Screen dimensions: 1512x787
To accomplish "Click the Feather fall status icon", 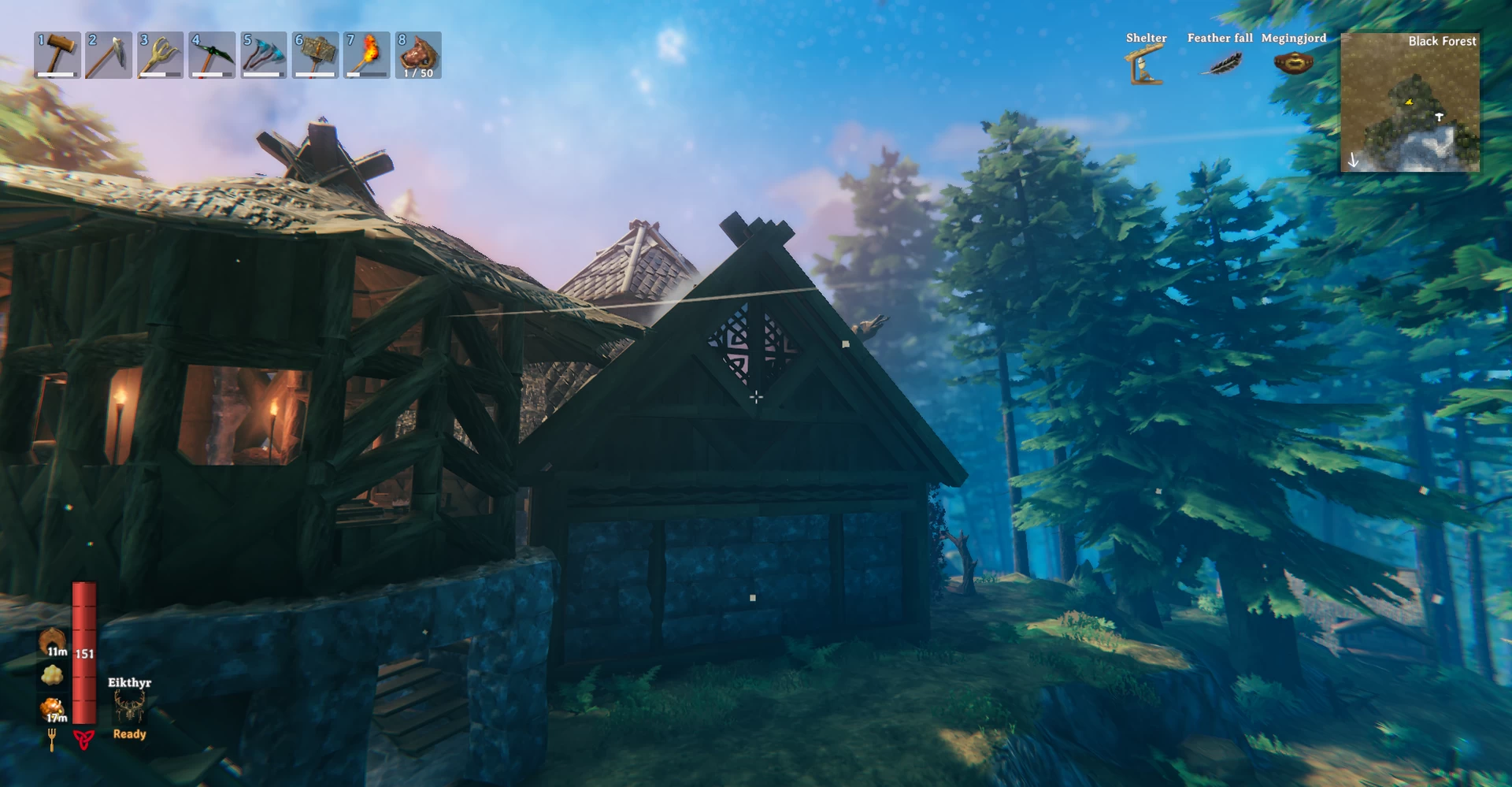I will (1220, 63).
